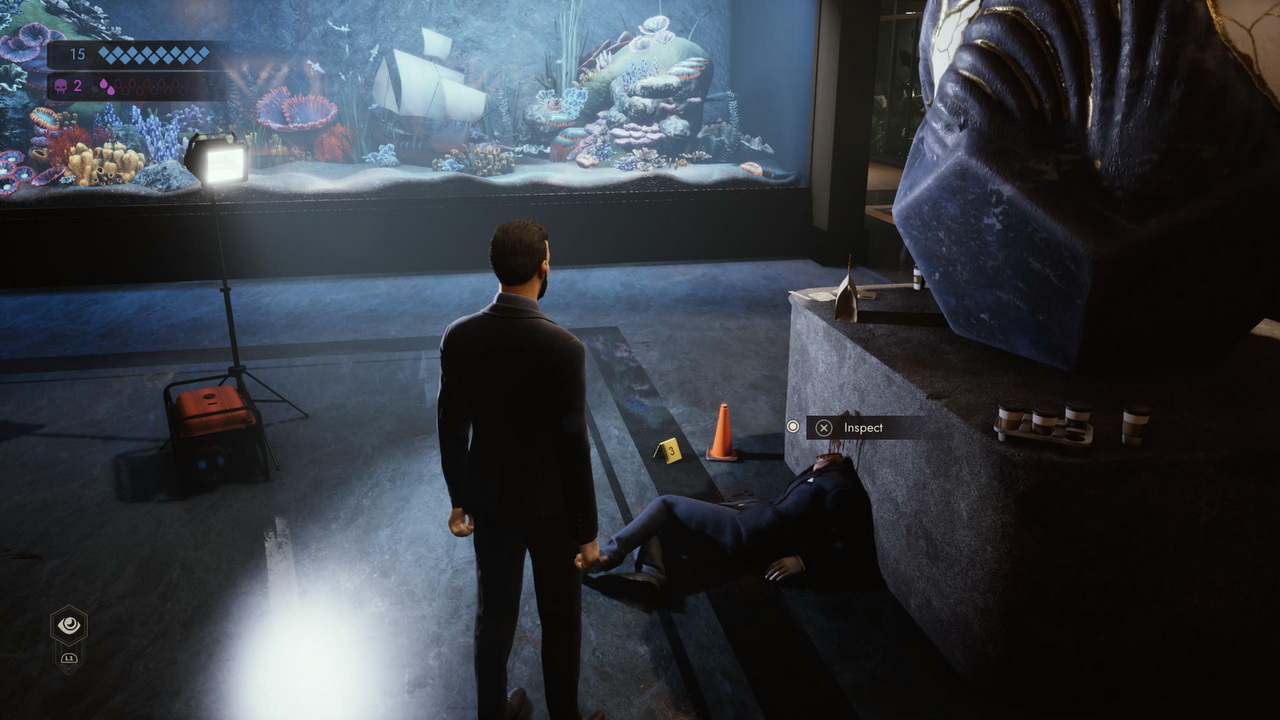This screenshot has width=1280, height=720.
Task: Choose the Inspect interaction prompt
Action: click(851, 428)
